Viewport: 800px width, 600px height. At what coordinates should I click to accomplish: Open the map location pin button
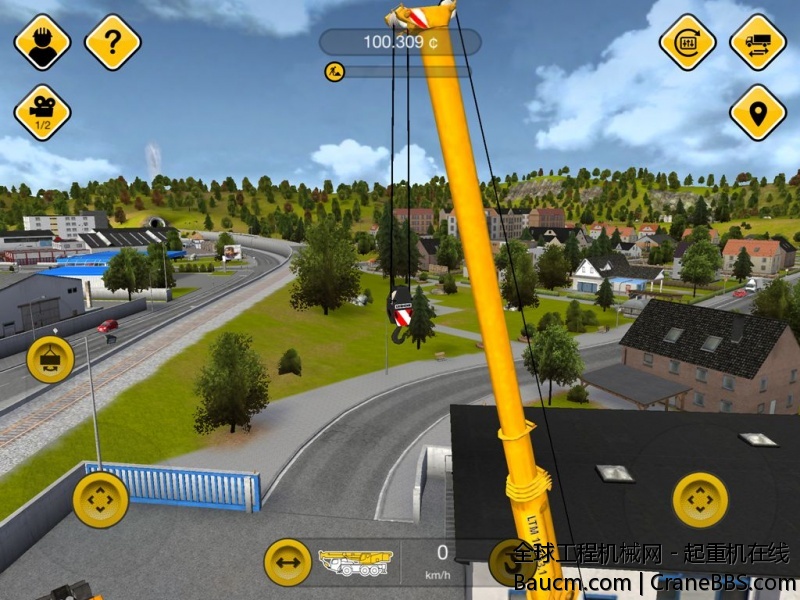(x=757, y=112)
